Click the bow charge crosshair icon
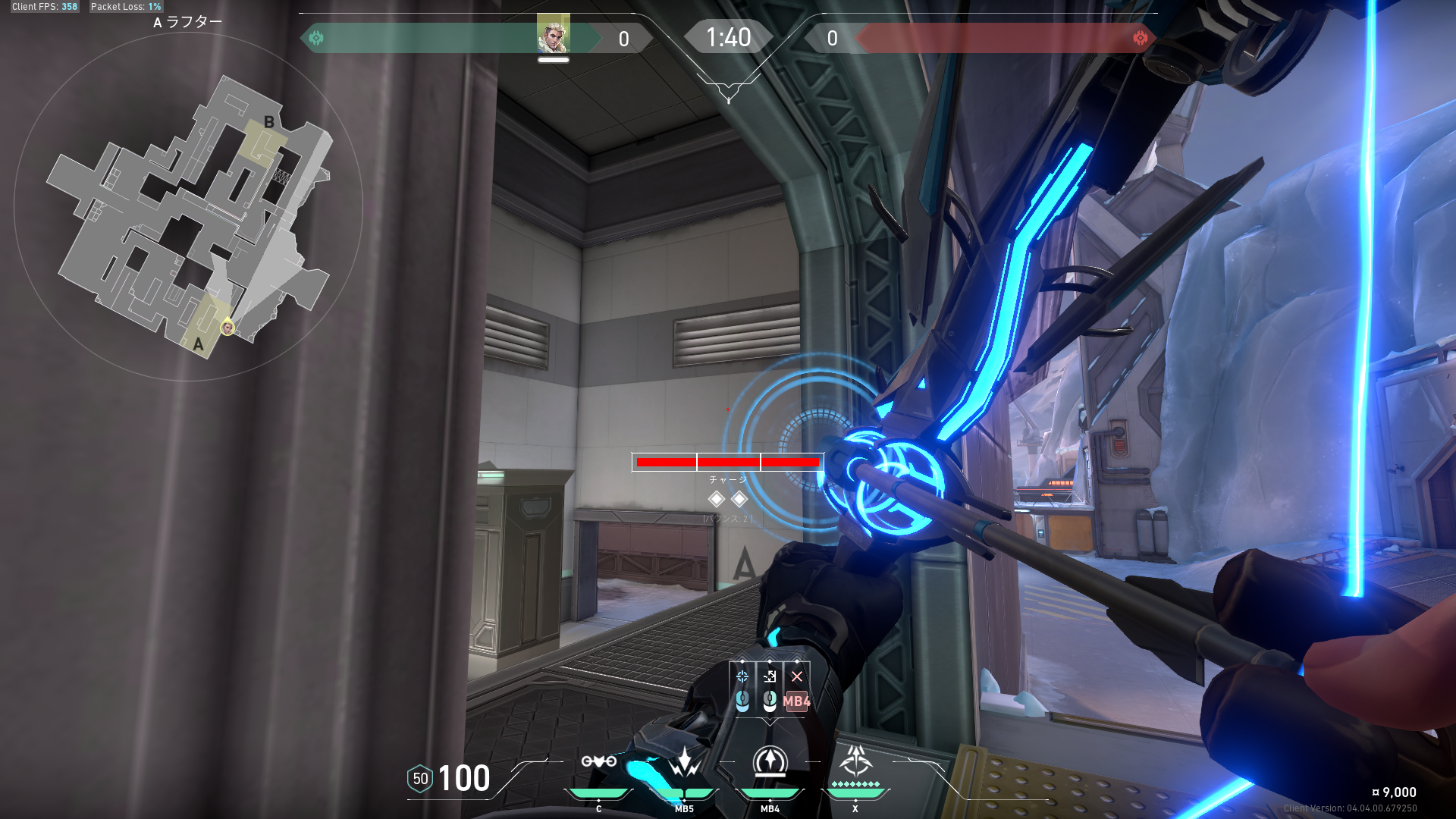1456x819 pixels. (x=742, y=676)
